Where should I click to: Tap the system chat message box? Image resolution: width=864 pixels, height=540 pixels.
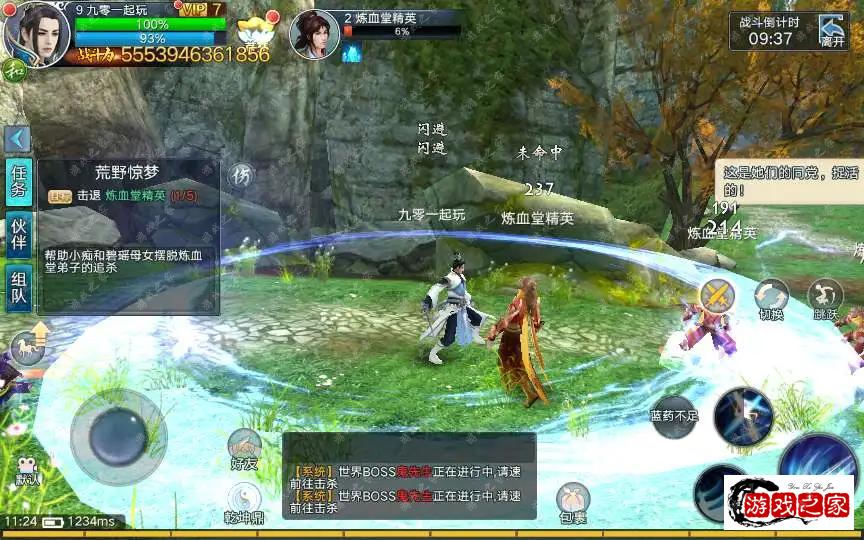coord(408,476)
